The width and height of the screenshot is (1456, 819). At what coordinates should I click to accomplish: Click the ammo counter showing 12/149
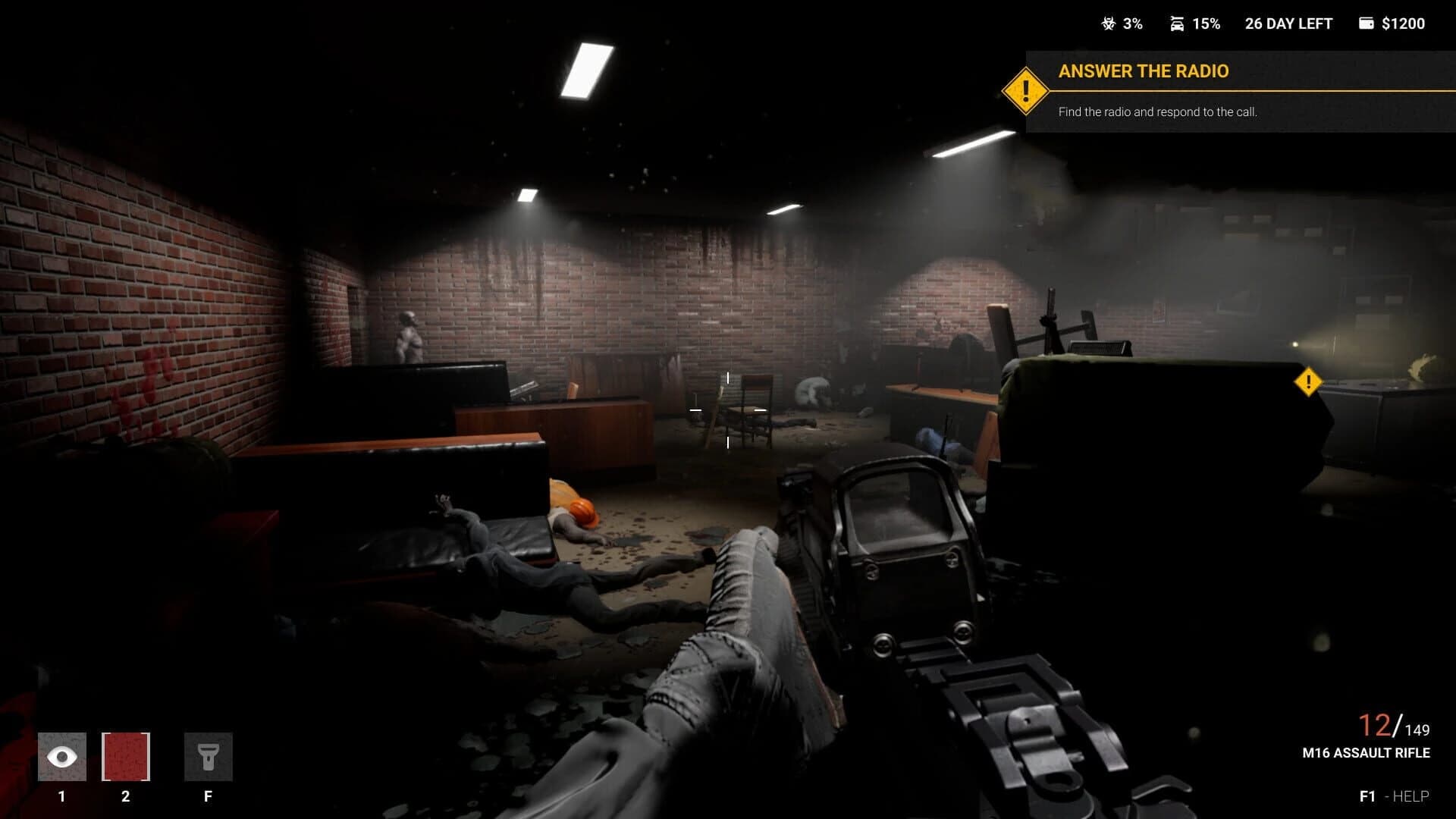pyautogui.click(x=1394, y=726)
